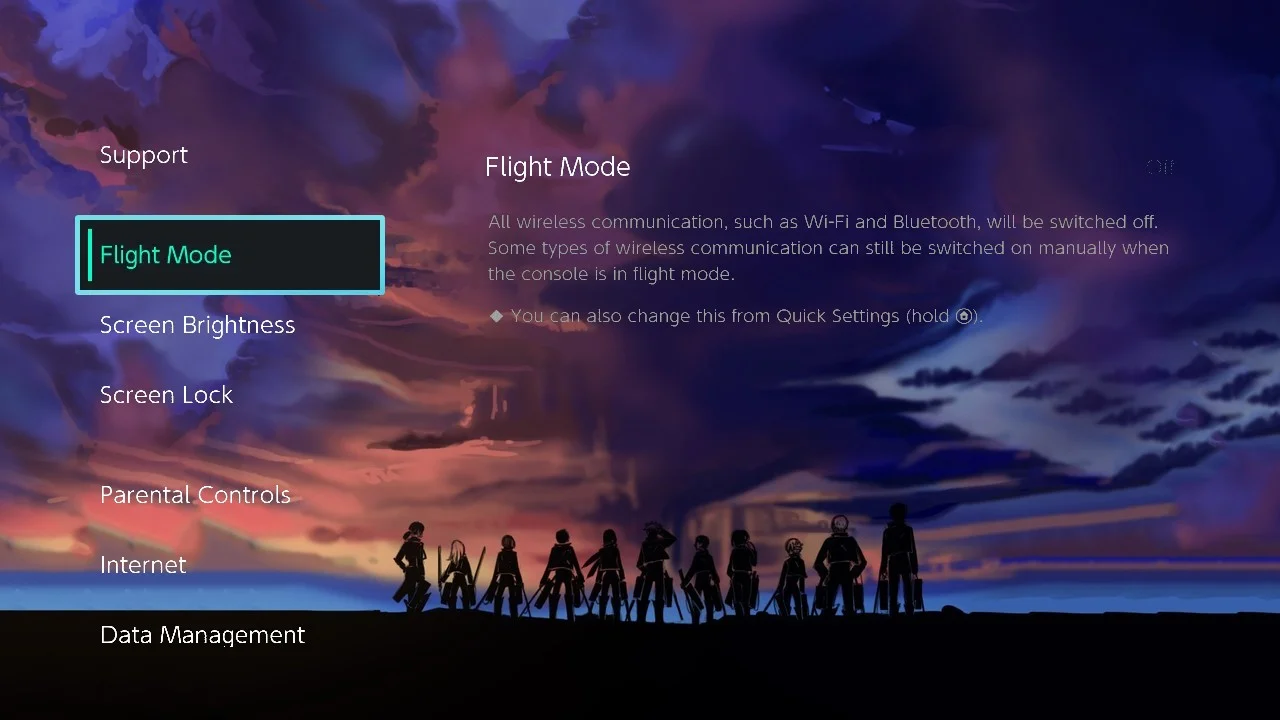Screen dimensions: 1280x720
Task: Enable Flight Mode using the status indicator
Action: [x=1159, y=167]
